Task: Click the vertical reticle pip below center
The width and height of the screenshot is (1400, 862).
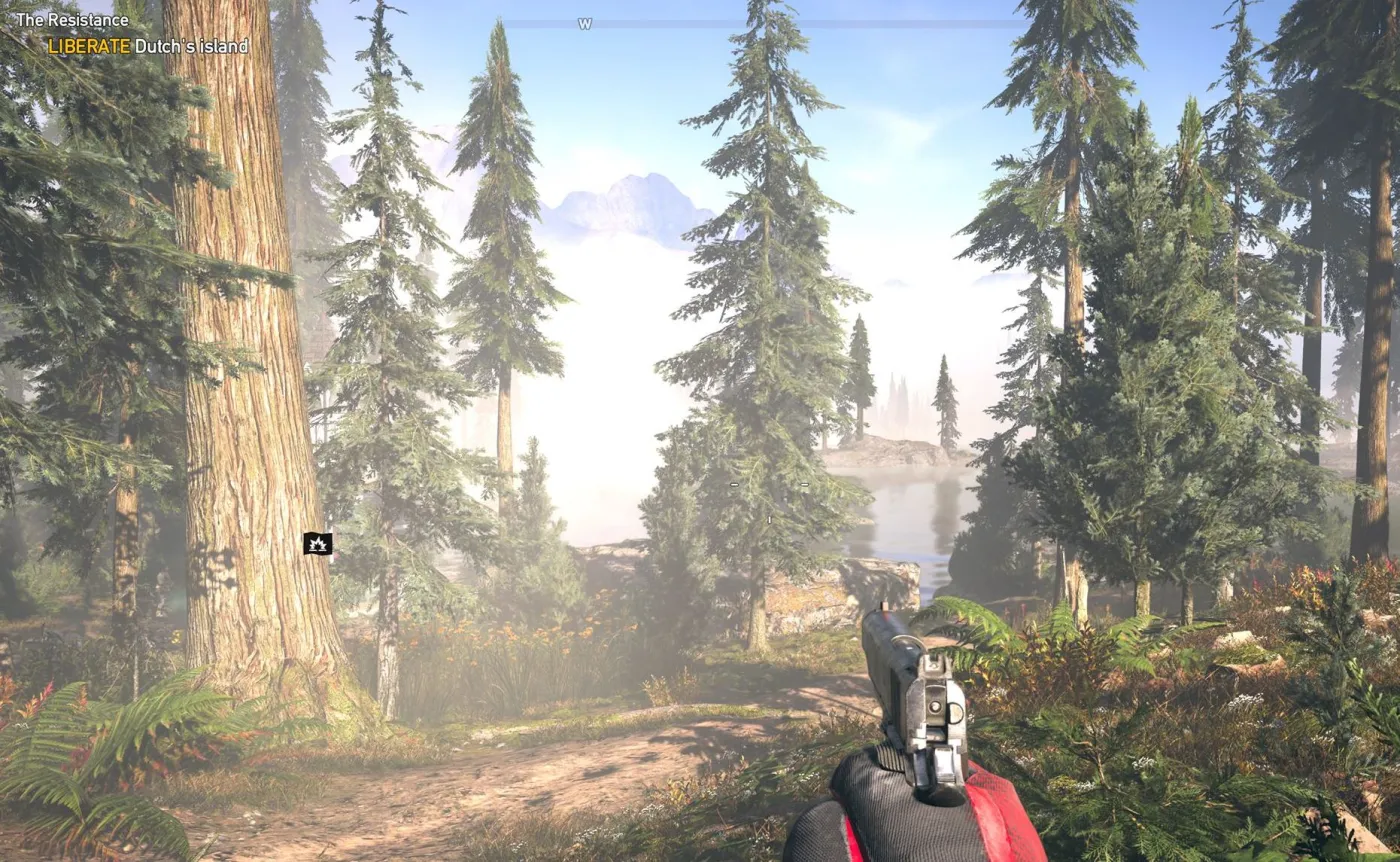Action: click(770, 520)
